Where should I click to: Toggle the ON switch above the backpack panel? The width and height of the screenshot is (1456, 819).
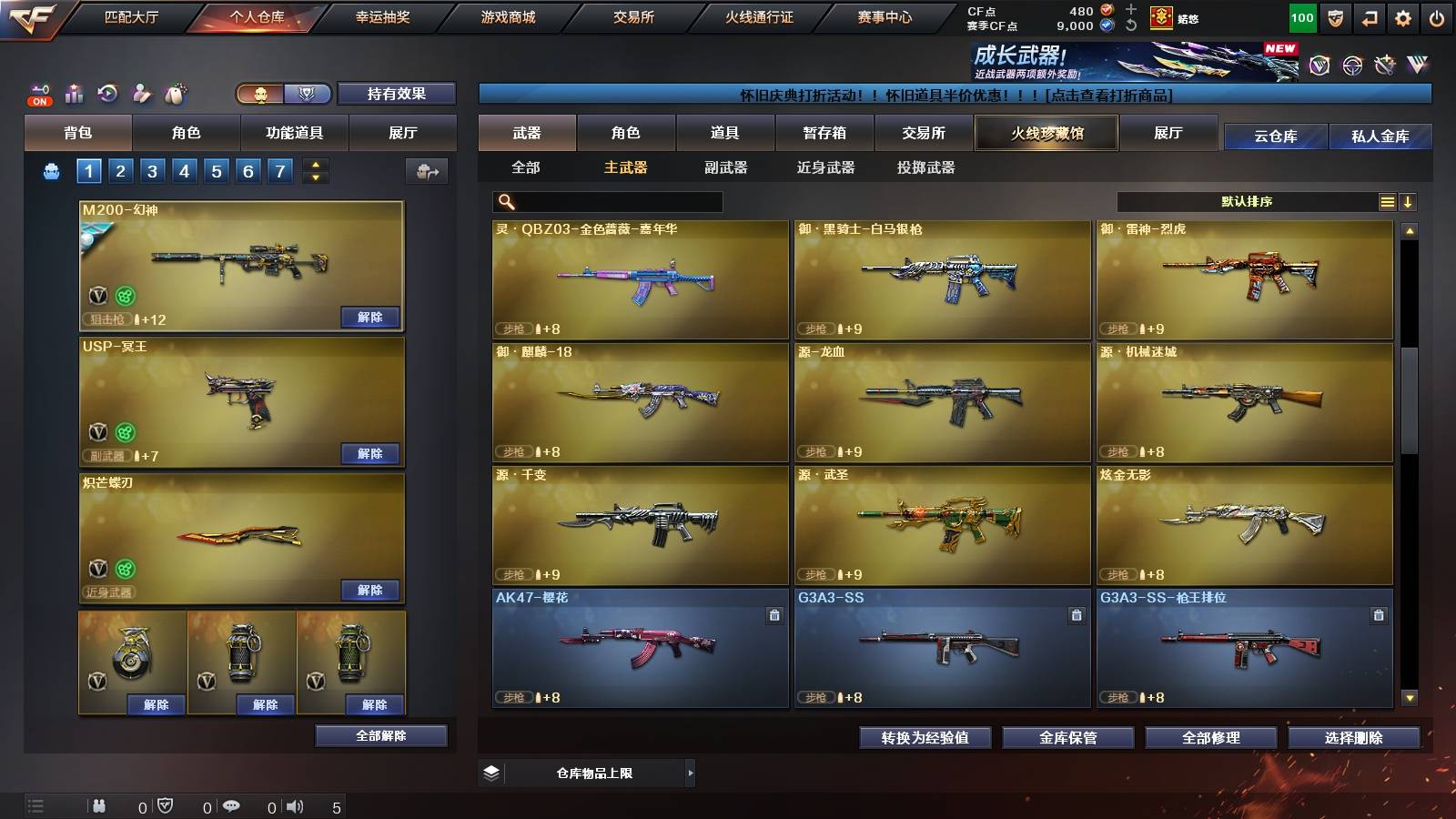pos(39,101)
